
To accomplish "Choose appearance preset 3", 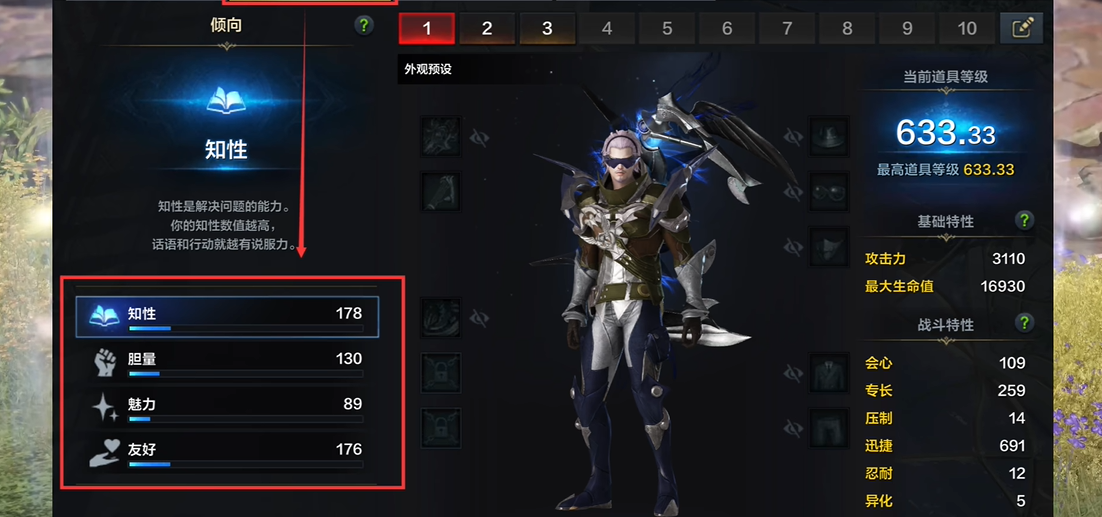I will (x=547, y=28).
